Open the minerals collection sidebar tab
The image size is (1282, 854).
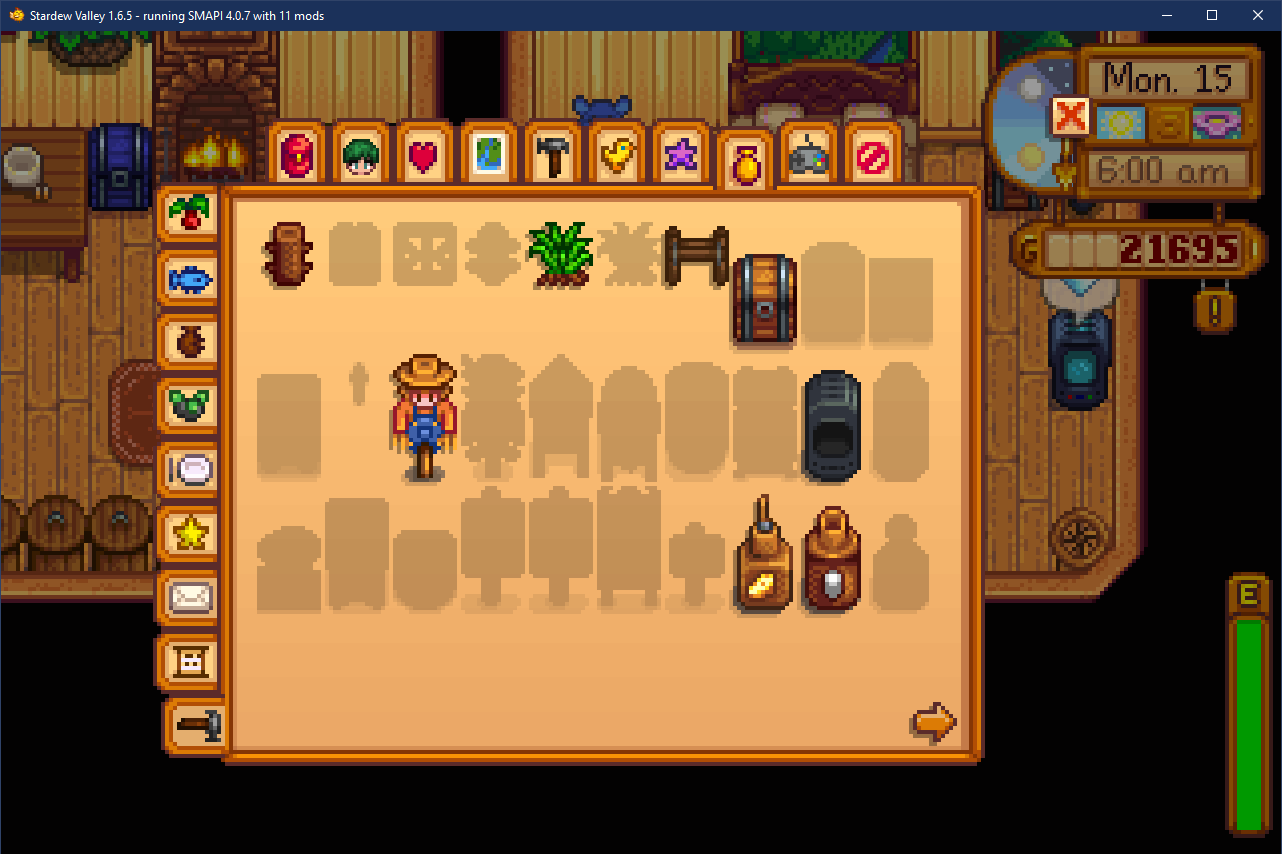tap(189, 407)
